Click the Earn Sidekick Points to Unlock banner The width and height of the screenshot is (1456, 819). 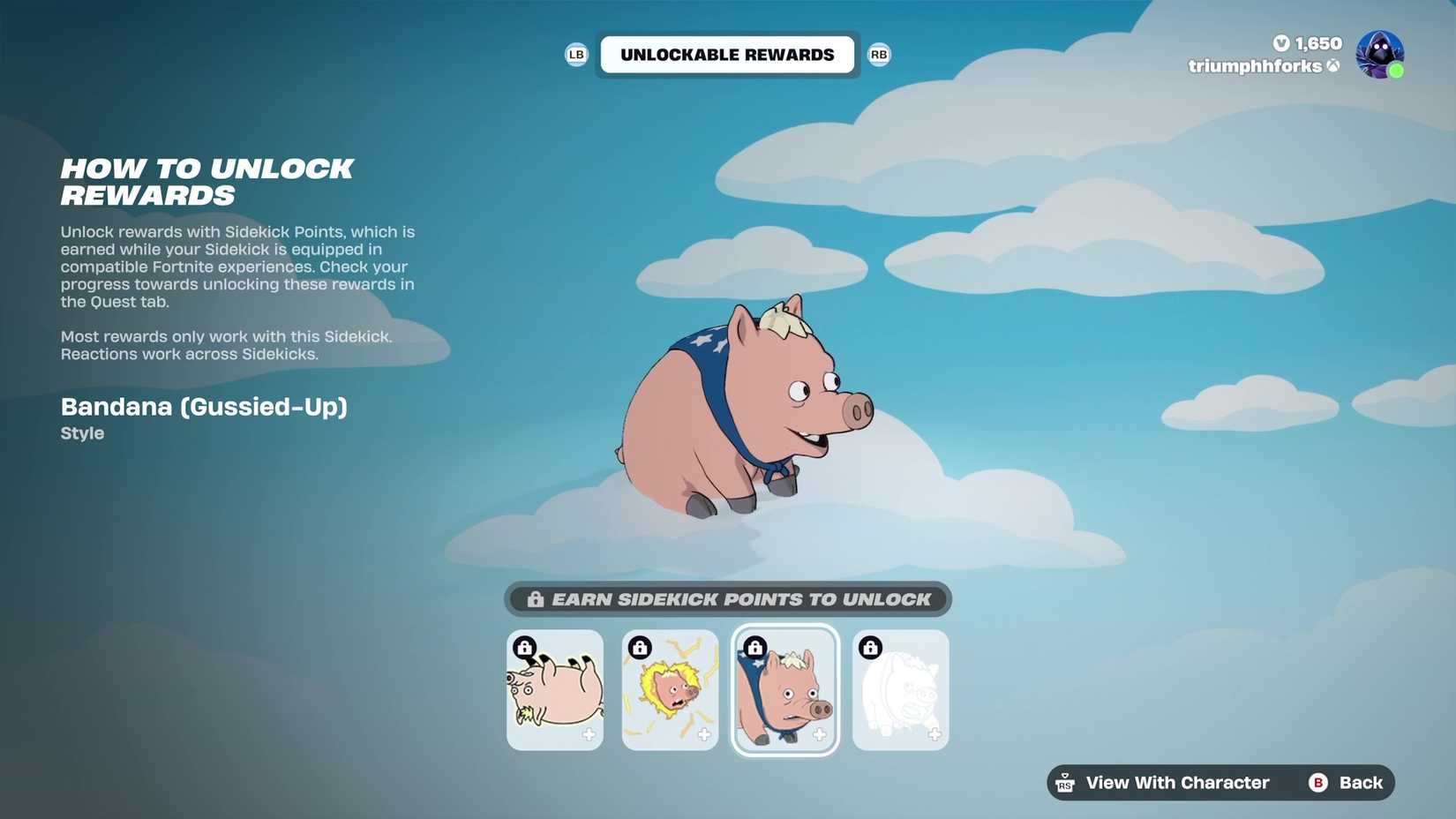pyautogui.click(x=727, y=599)
